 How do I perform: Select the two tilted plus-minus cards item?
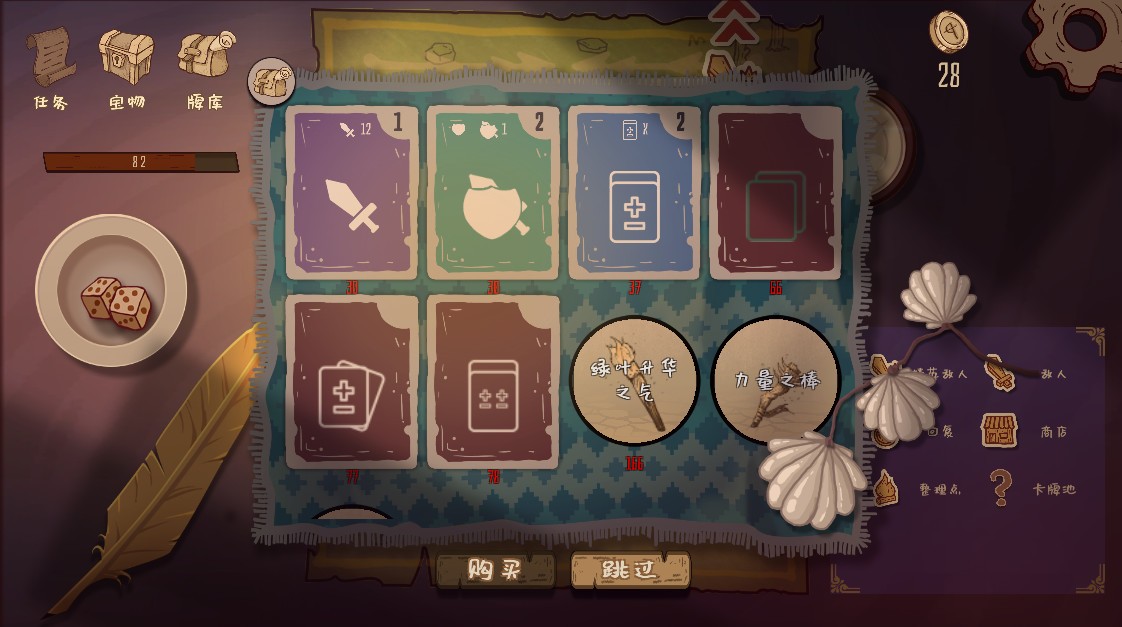click(x=352, y=382)
